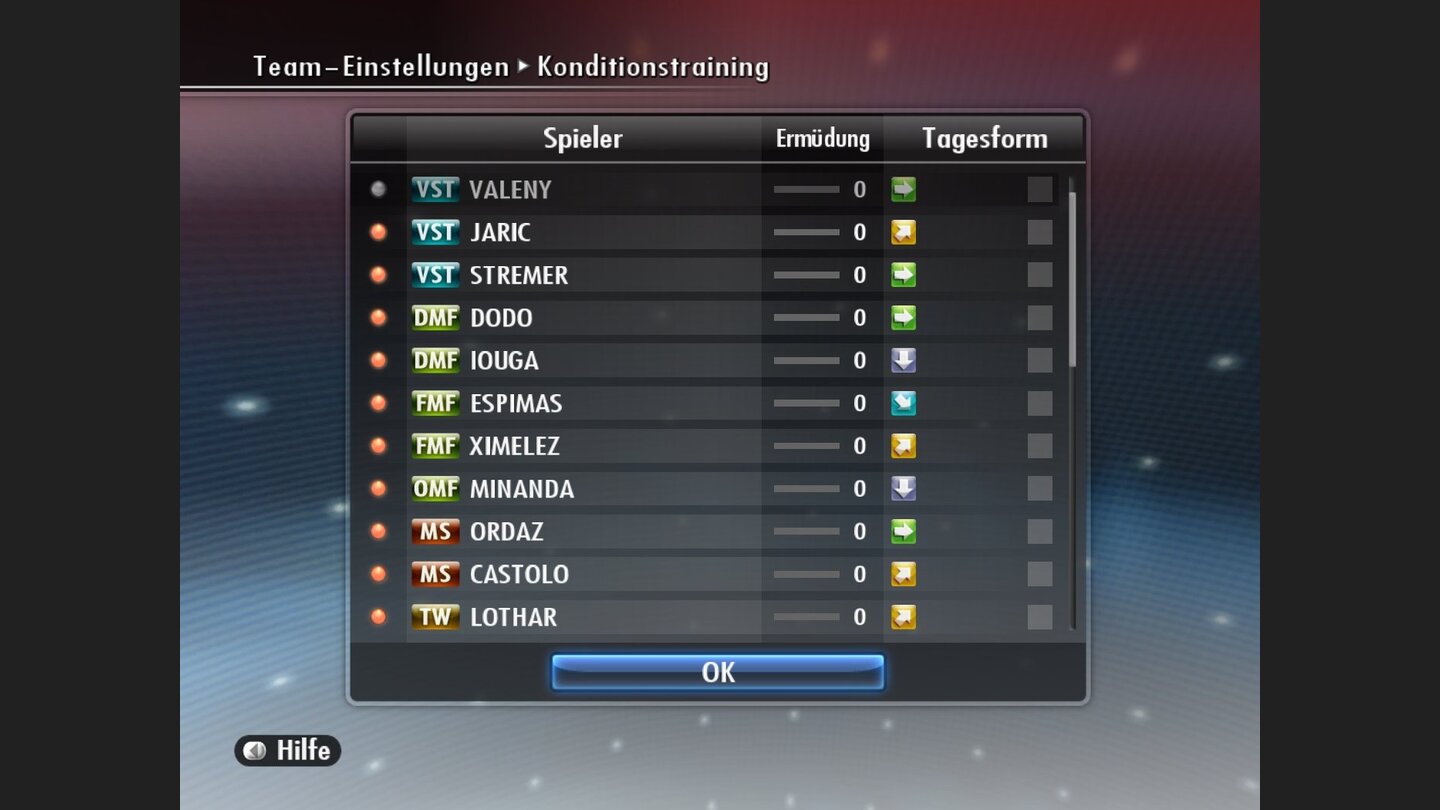1440x810 pixels.
Task: Click CASTOLO's yellow form arrow icon
Action: pyautogui.click(x=901, y=574)
